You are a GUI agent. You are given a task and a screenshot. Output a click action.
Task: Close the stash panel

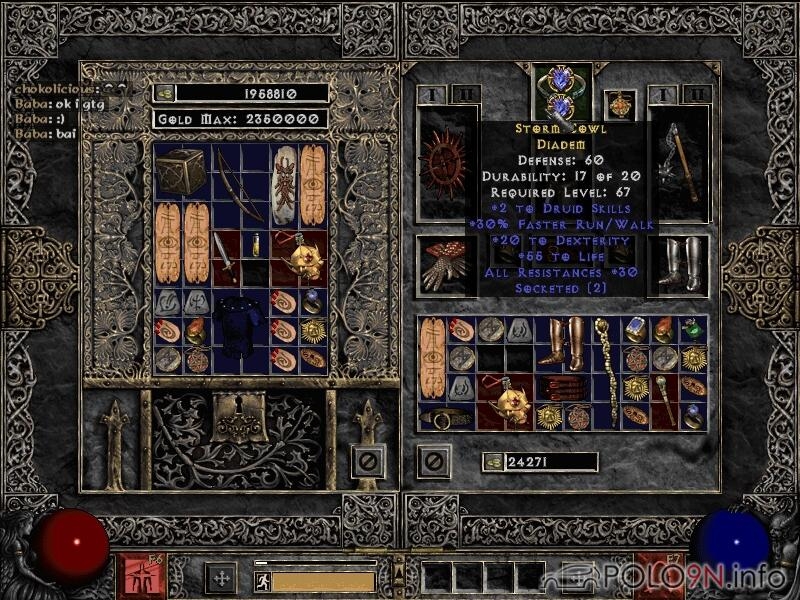pyautogui.click(x=368, y=462)
